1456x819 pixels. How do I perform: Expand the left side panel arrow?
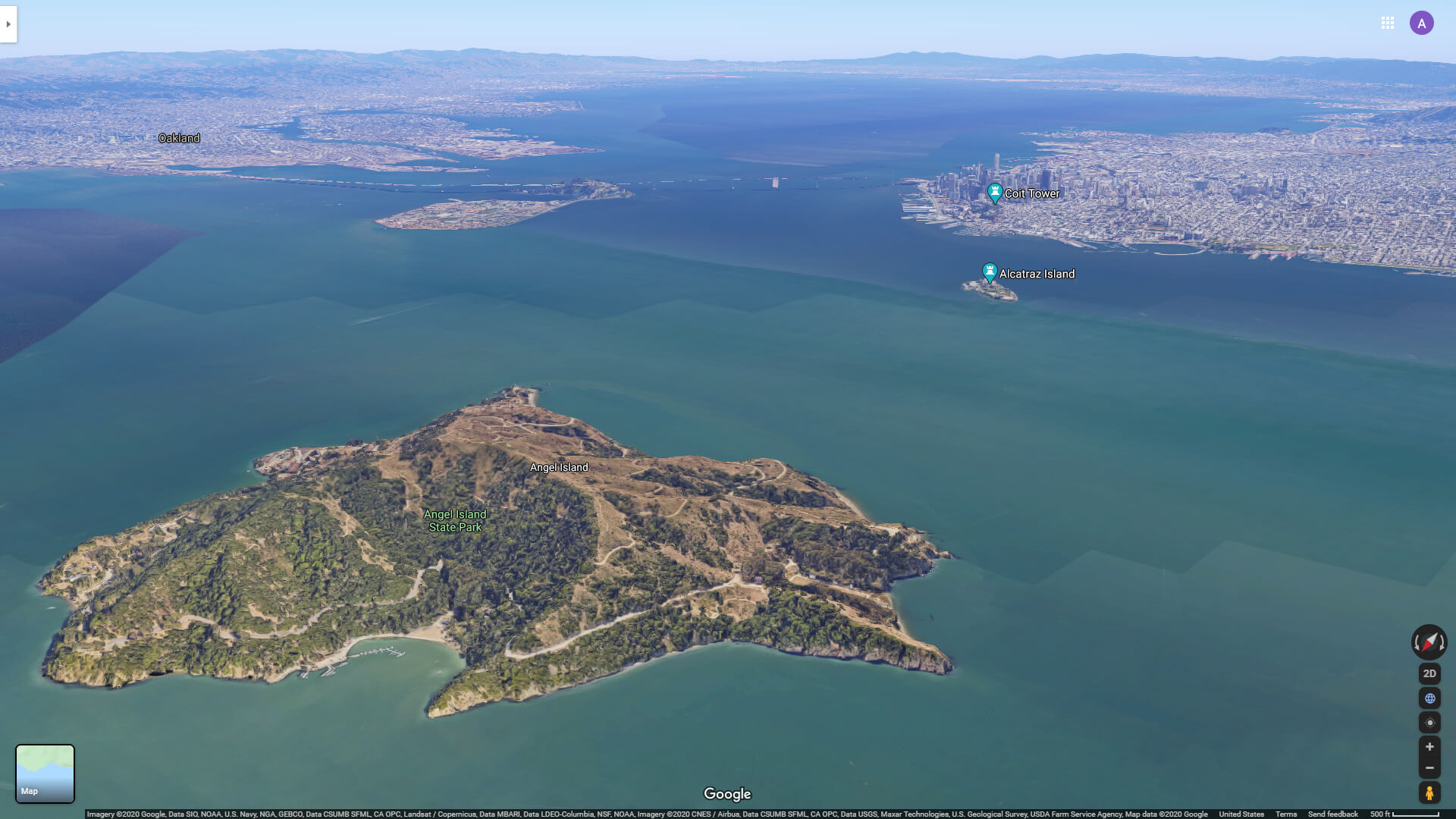[x=8, y=24]
